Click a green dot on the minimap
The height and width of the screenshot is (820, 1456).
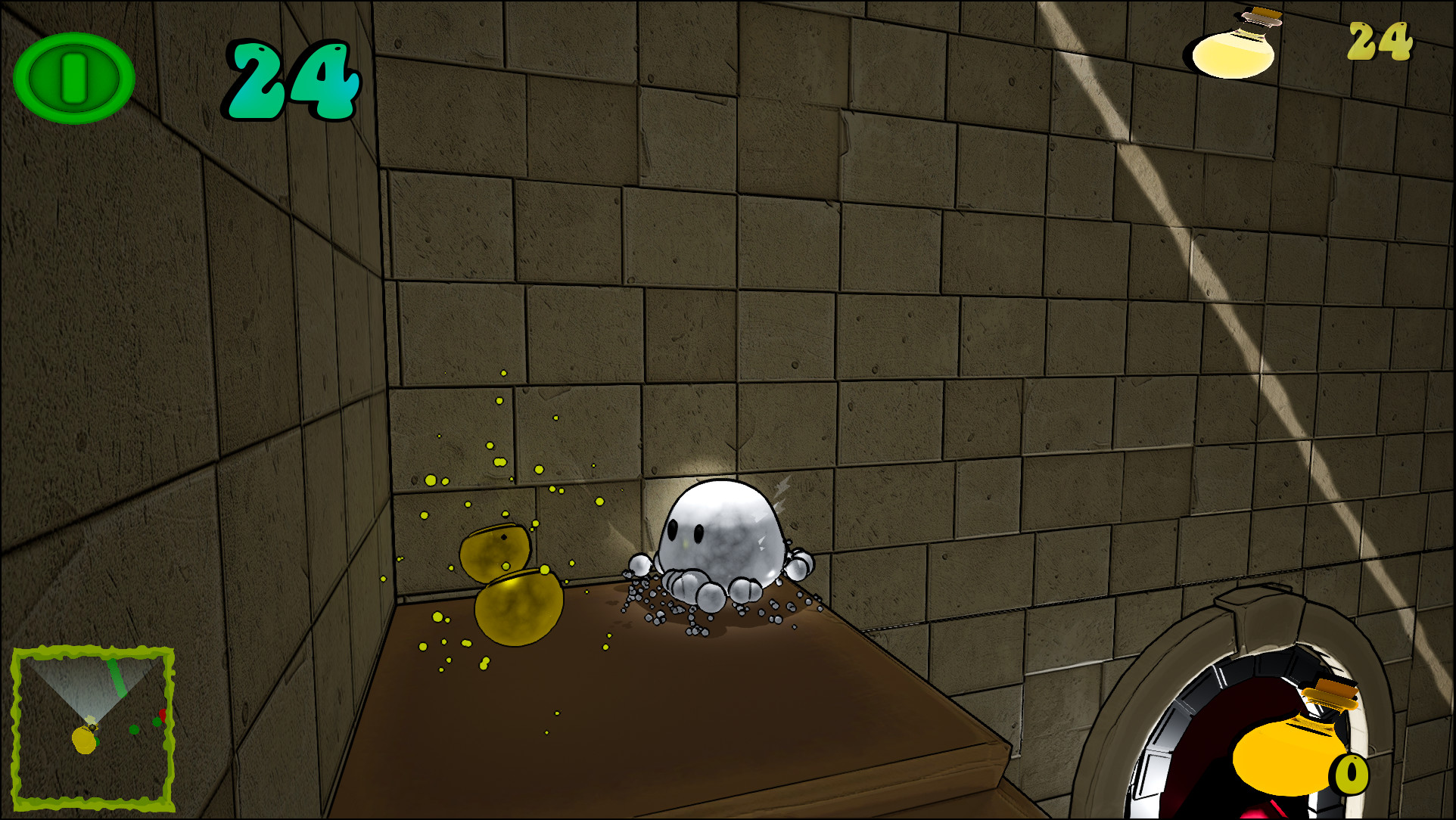(134, 728)
